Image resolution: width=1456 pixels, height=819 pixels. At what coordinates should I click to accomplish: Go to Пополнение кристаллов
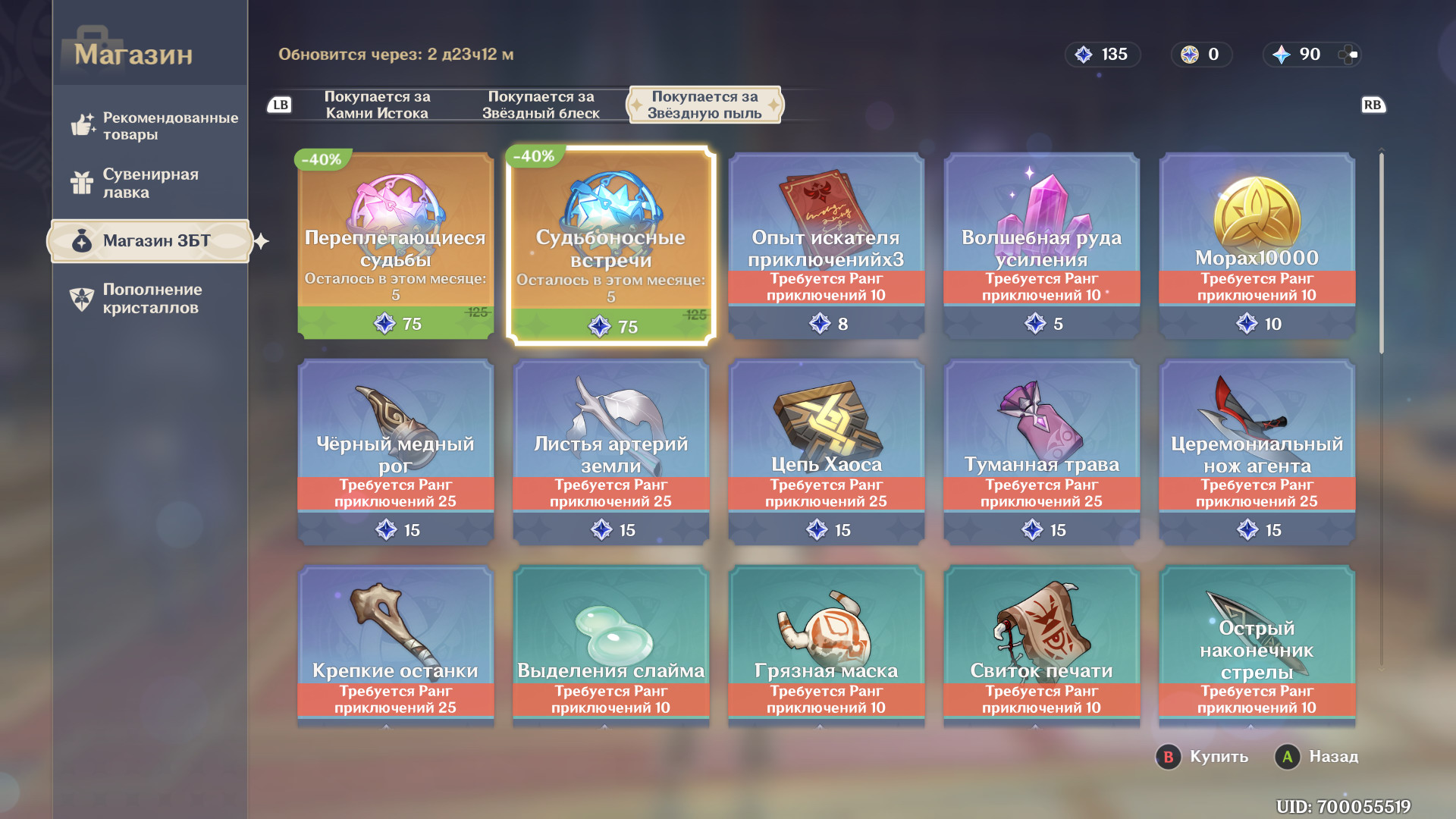point(152,299)
